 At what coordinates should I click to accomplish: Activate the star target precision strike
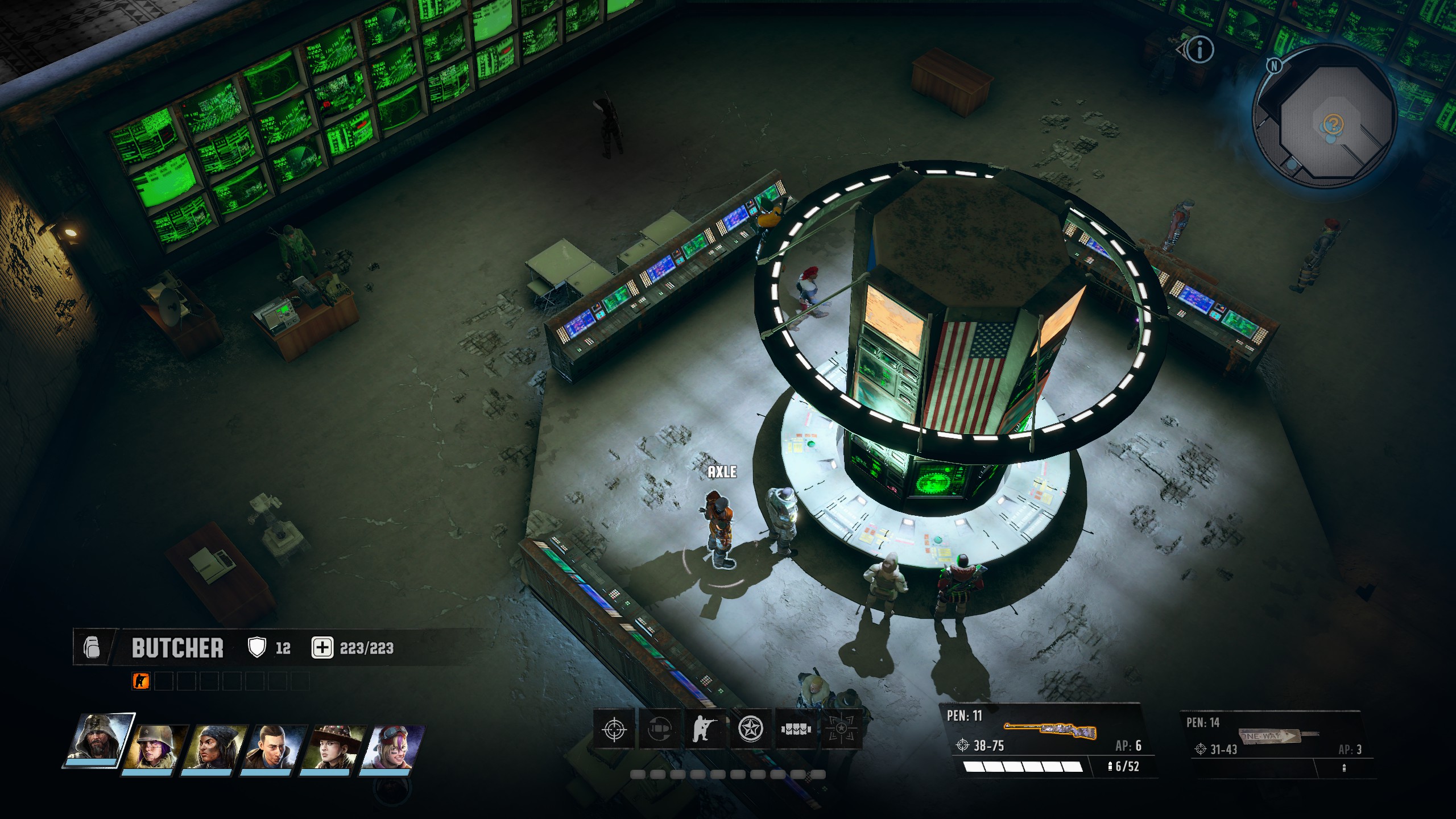click(x=840, y=729)
